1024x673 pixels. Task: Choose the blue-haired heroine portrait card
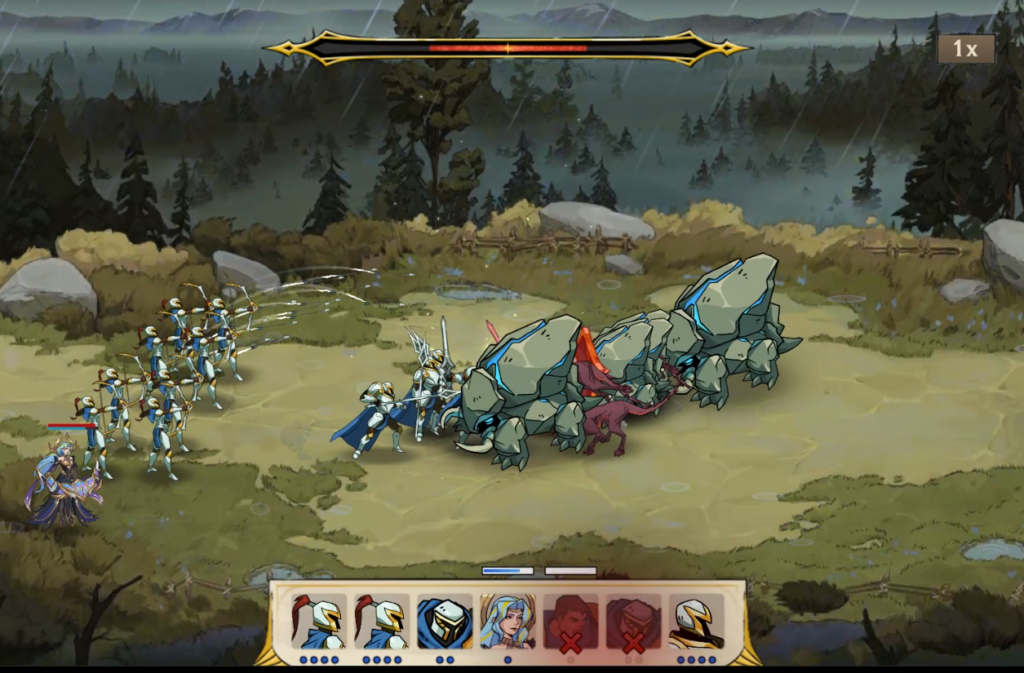[507, 622]
